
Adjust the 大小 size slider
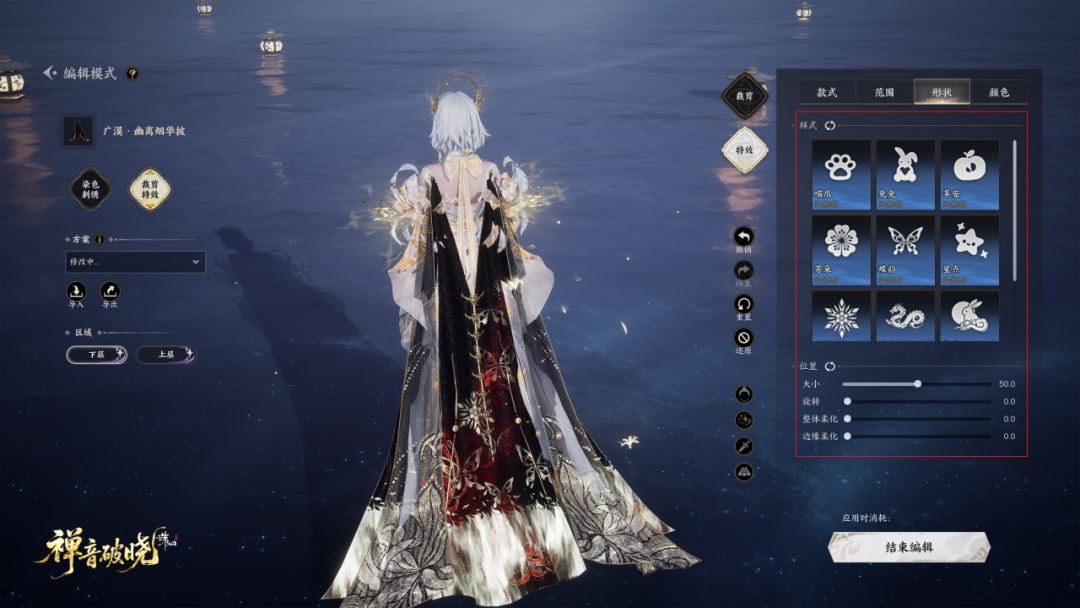917,383
